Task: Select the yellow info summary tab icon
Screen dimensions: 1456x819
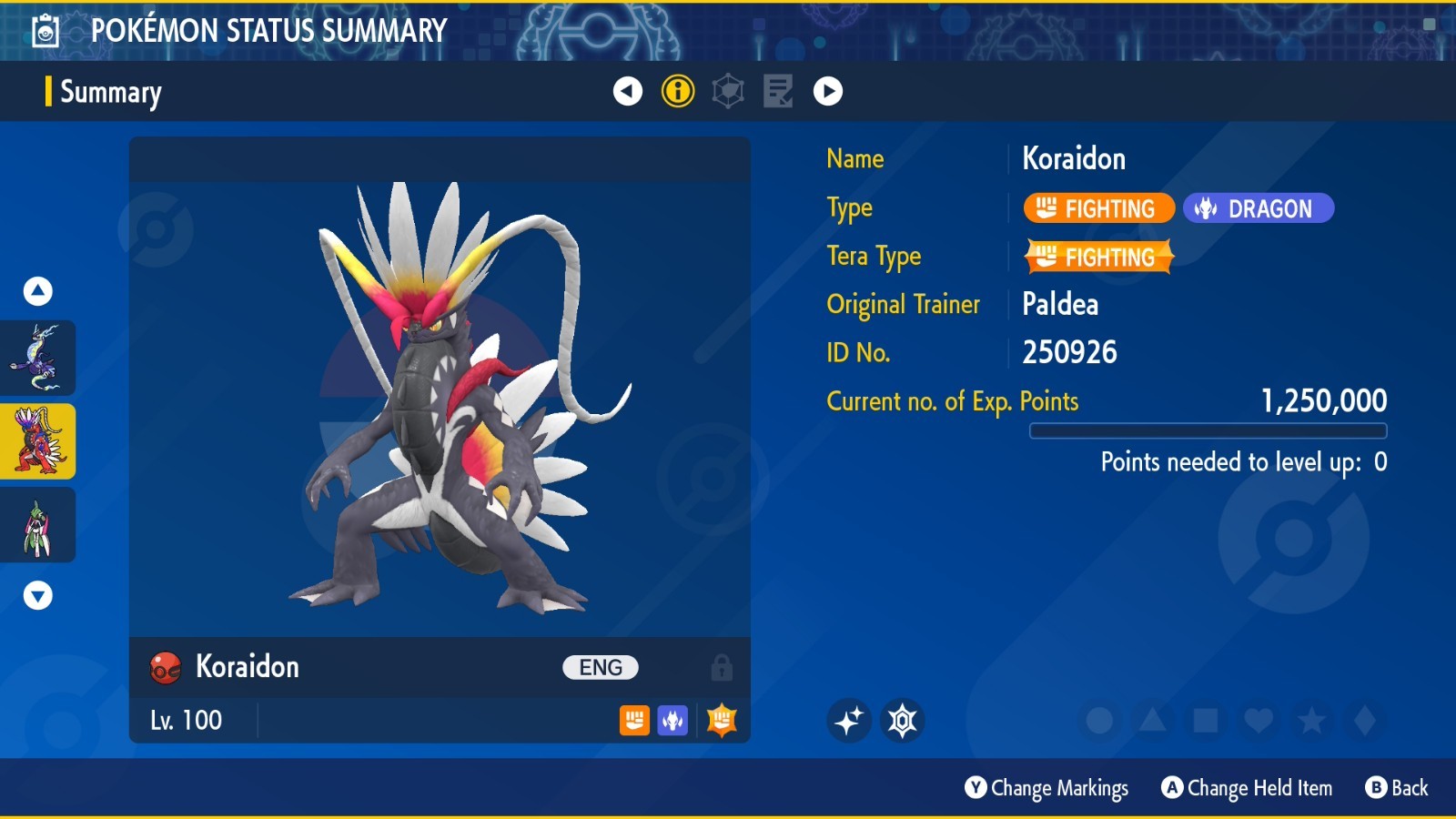Action: [678, 91]
